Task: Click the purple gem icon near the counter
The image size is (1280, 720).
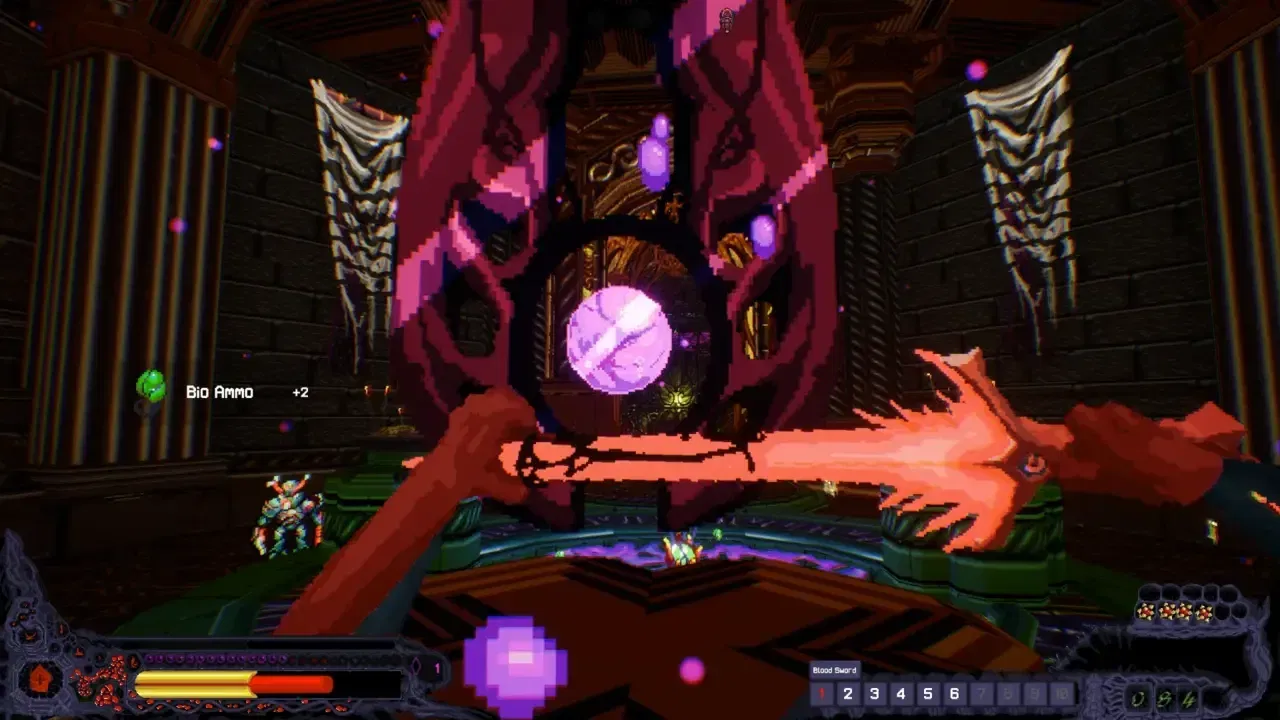Action: (x=416, y=667)
